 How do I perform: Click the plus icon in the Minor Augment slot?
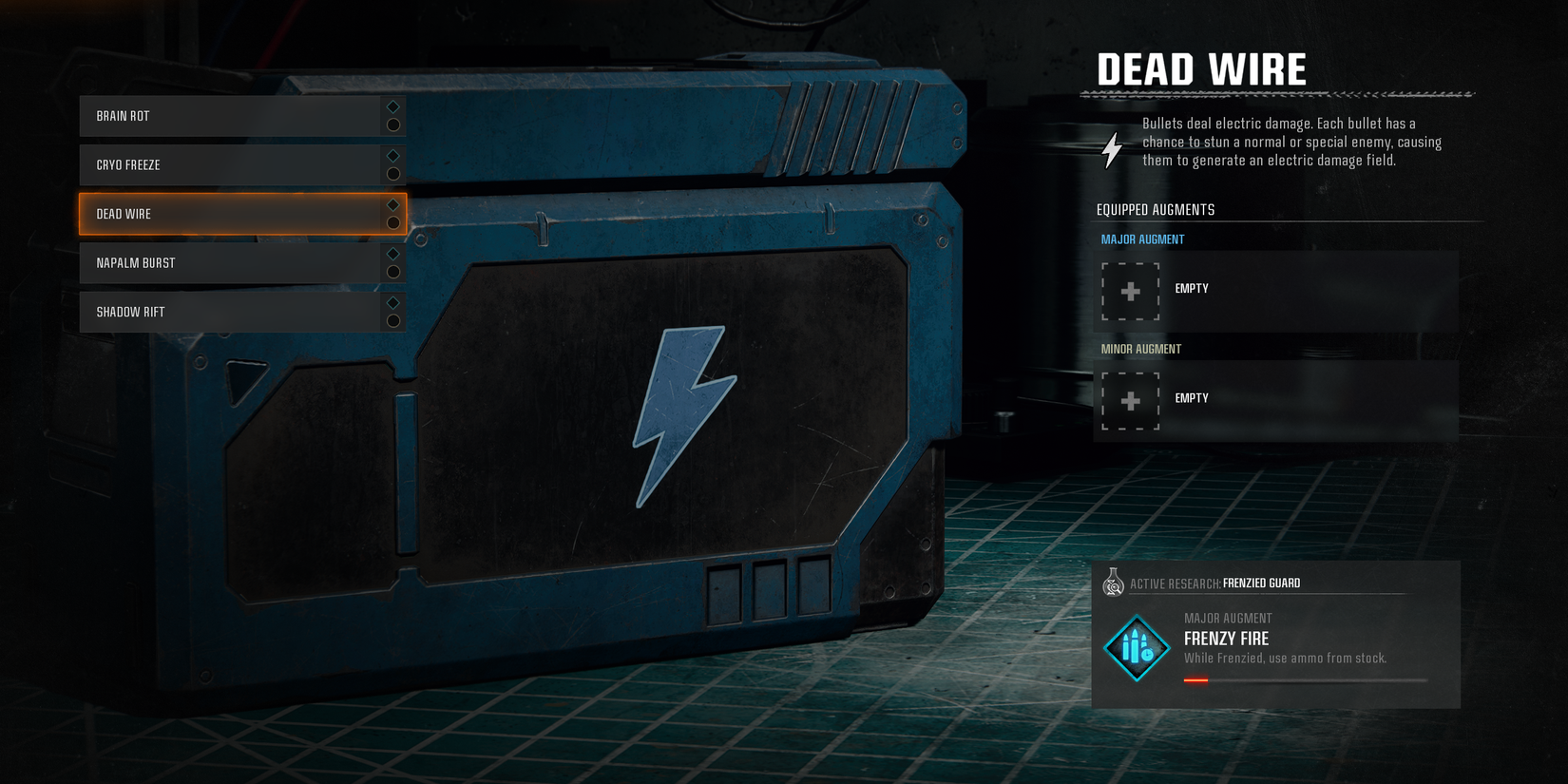pos(1130,401)
